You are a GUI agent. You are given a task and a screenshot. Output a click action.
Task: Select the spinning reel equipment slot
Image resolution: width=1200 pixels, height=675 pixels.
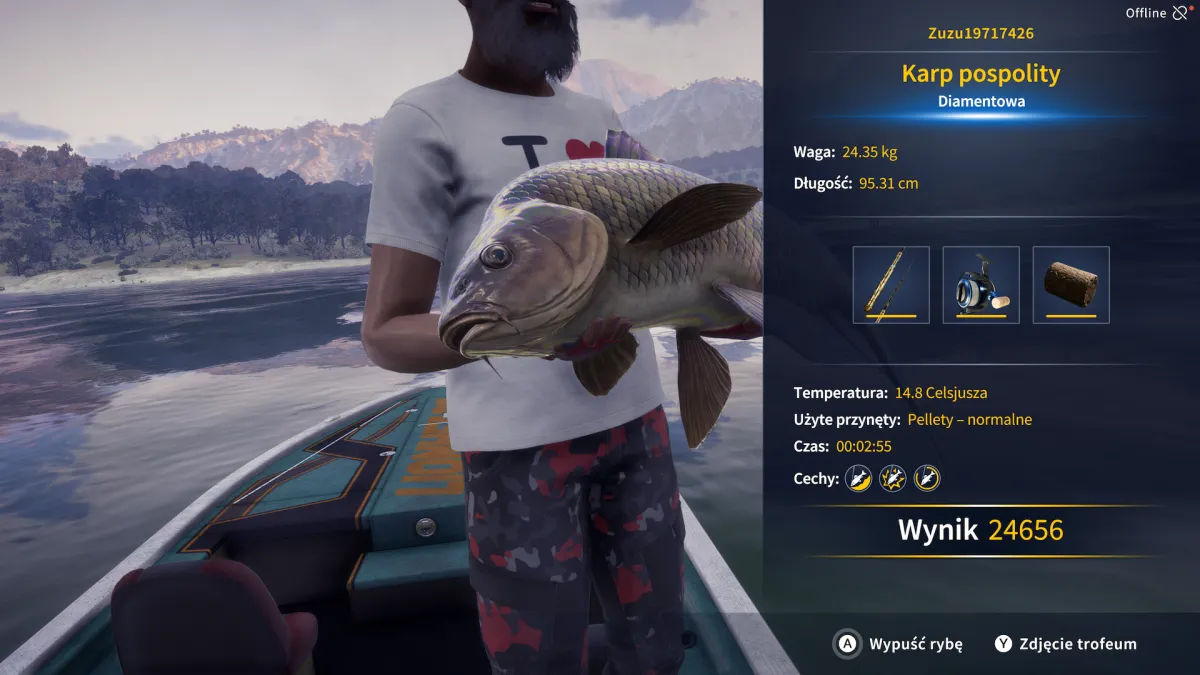tap(981, 285)
